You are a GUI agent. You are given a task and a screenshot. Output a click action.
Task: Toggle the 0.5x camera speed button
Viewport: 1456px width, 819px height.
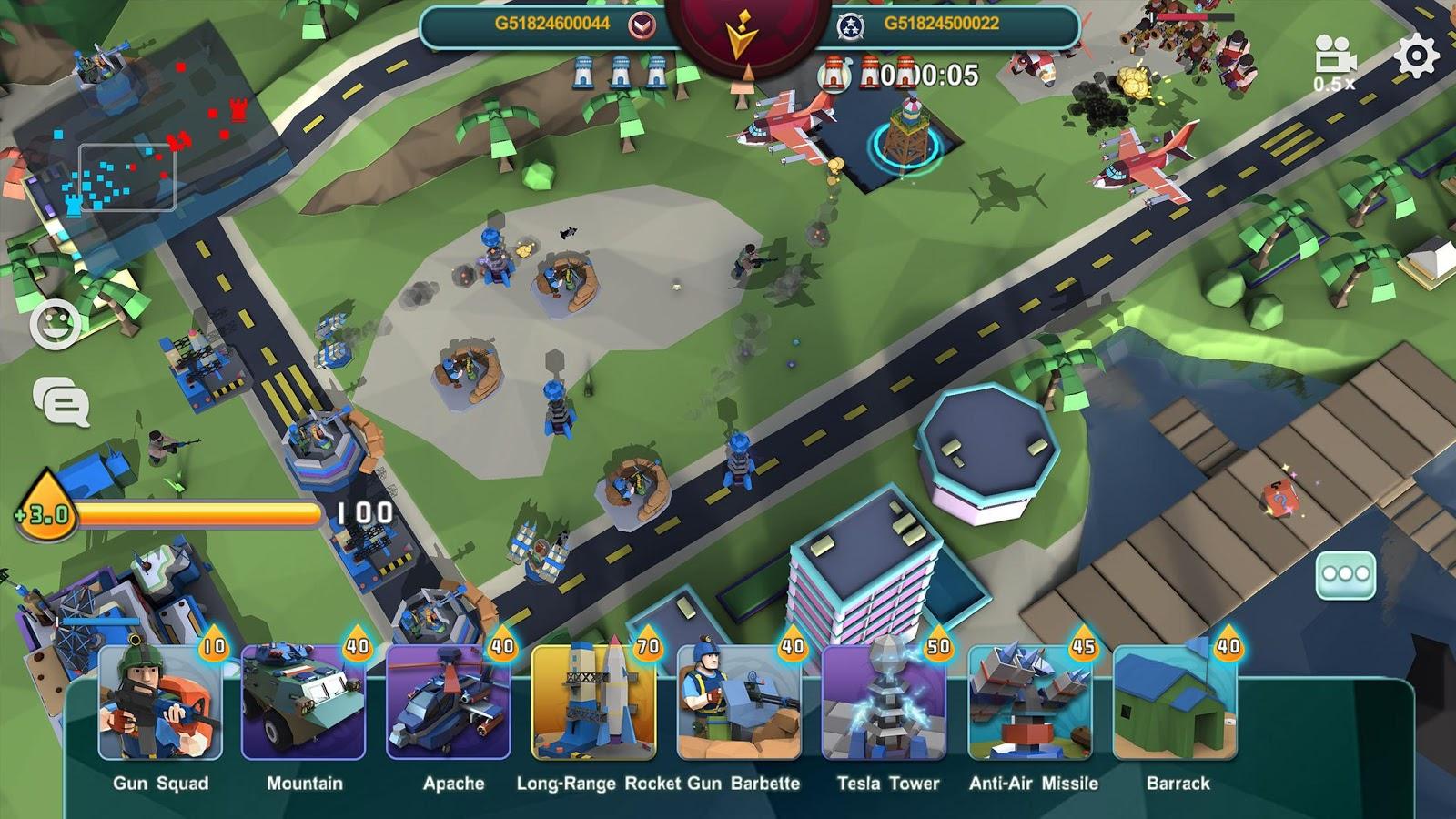click(x=1335, y=64)
